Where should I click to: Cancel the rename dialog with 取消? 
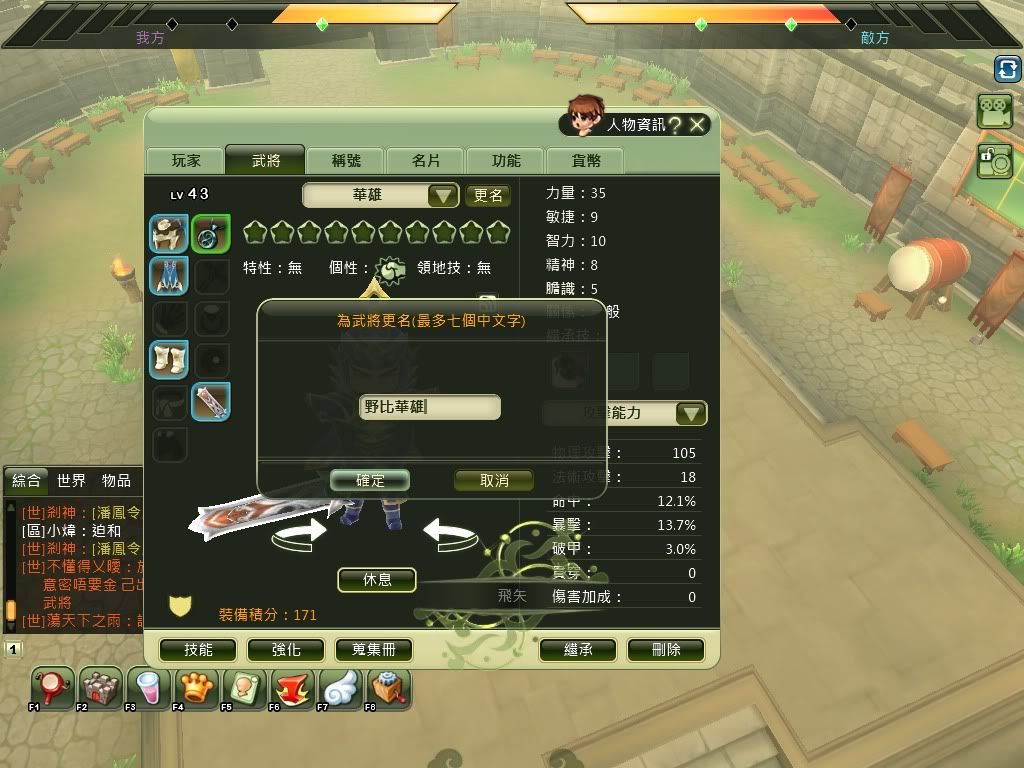[494, 481]
